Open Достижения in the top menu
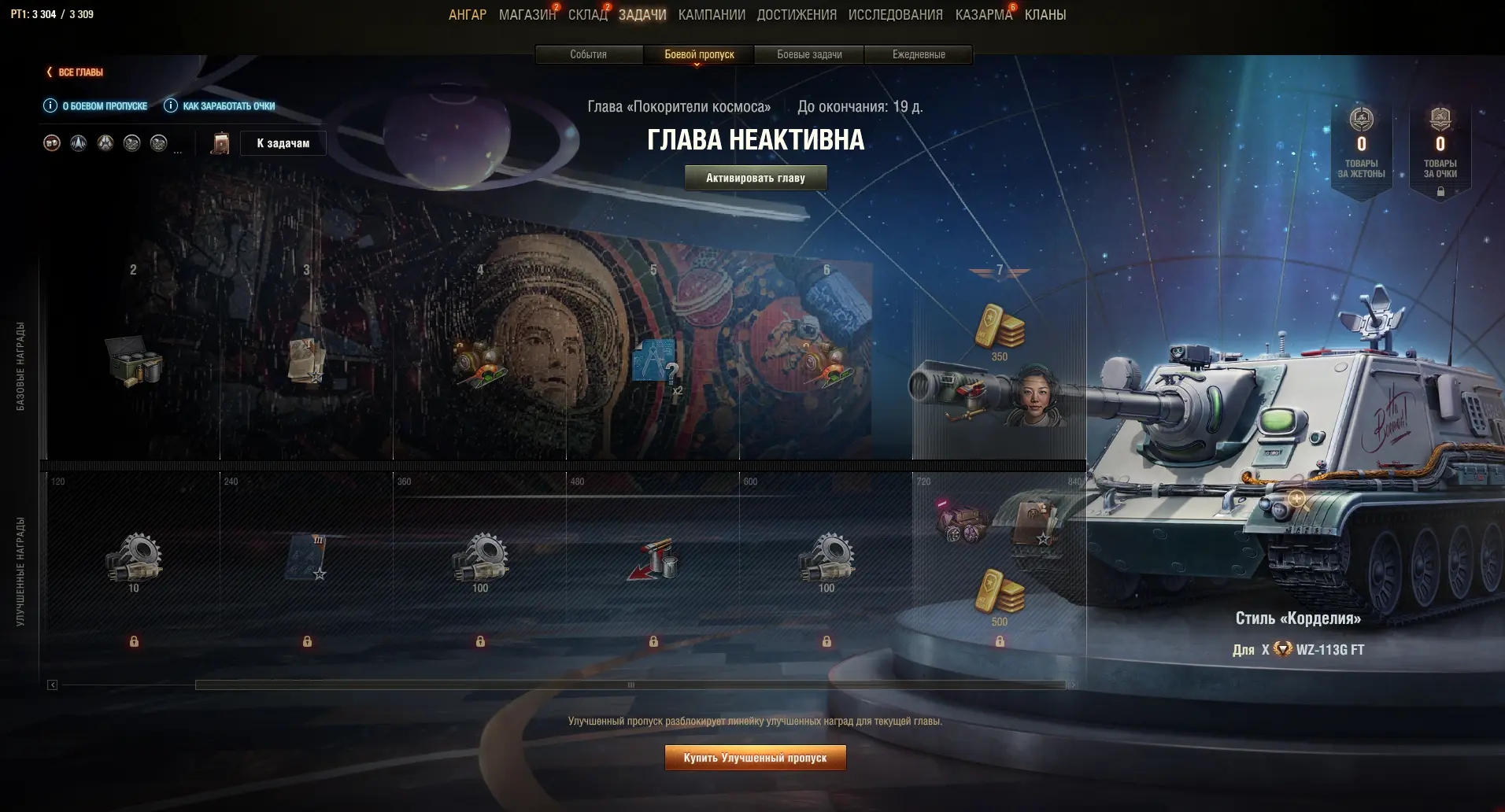This screenshot has width=1505, height=812. coord(796,15)
